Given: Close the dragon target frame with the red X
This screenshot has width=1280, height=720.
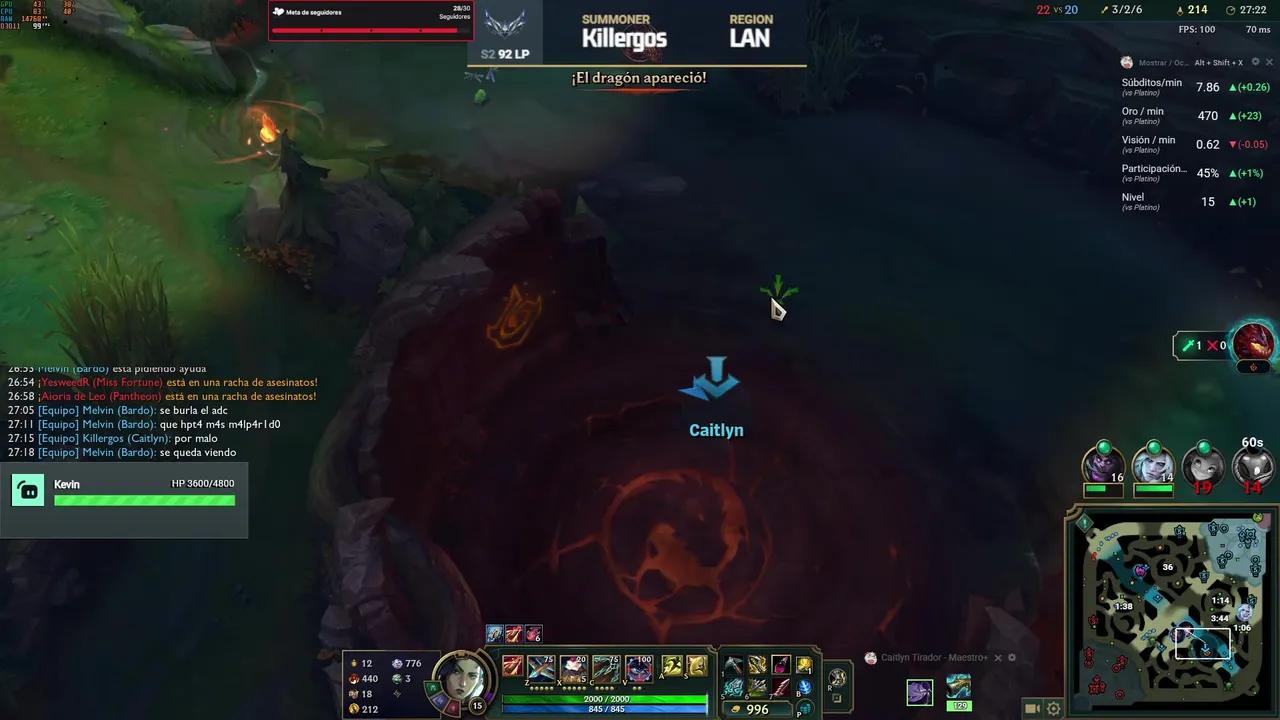Looking at the screenshot, I should tap(1212, 345).
